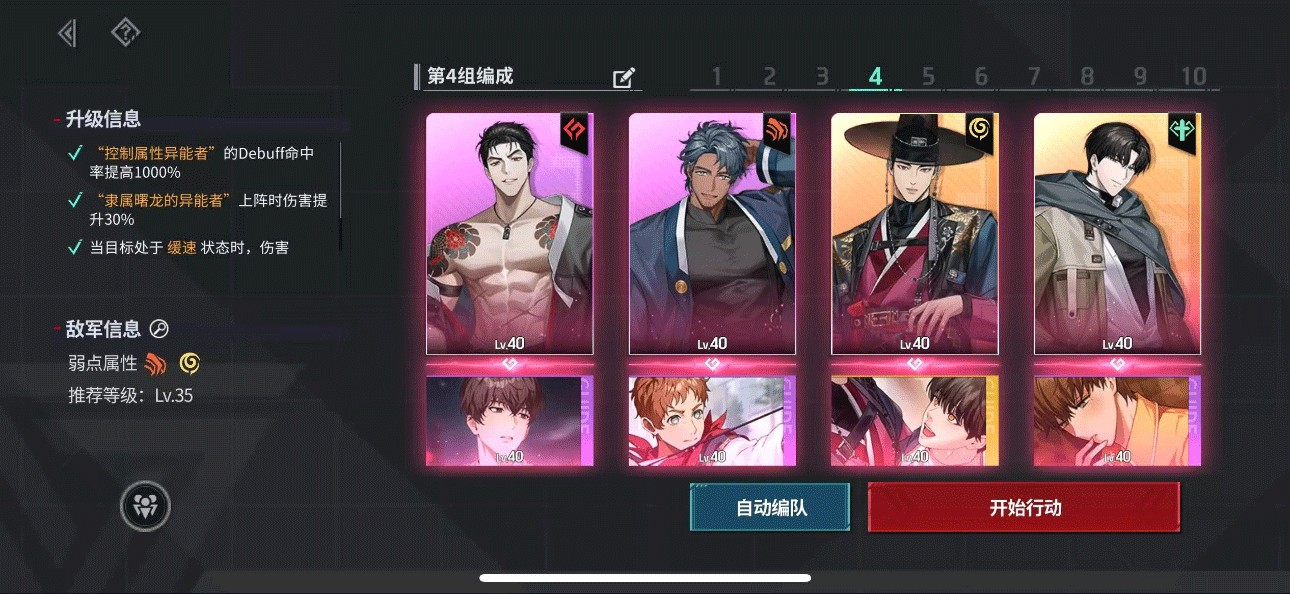The width and height of the screenshot is (1290, 594).
Task: Edit the 第4组编成 team name
Action: point(624,78)
